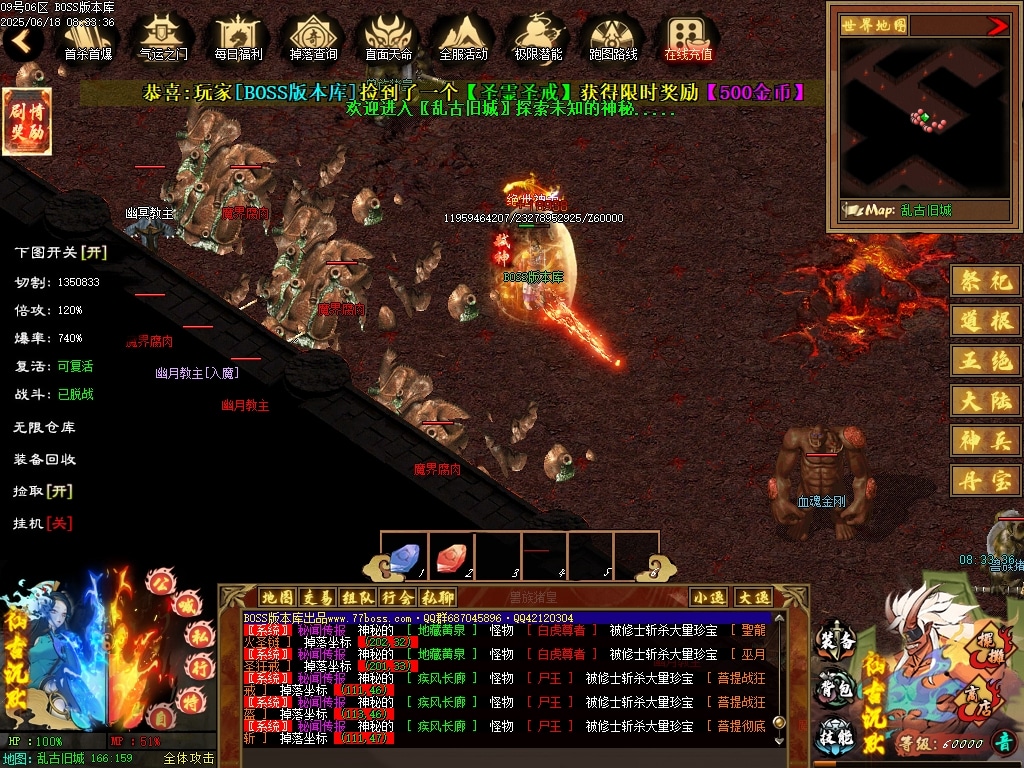Switch to the 交易 trade chat tab
Image resolution: width=1024 pixels, height=768 pixels.
point(317,597)
